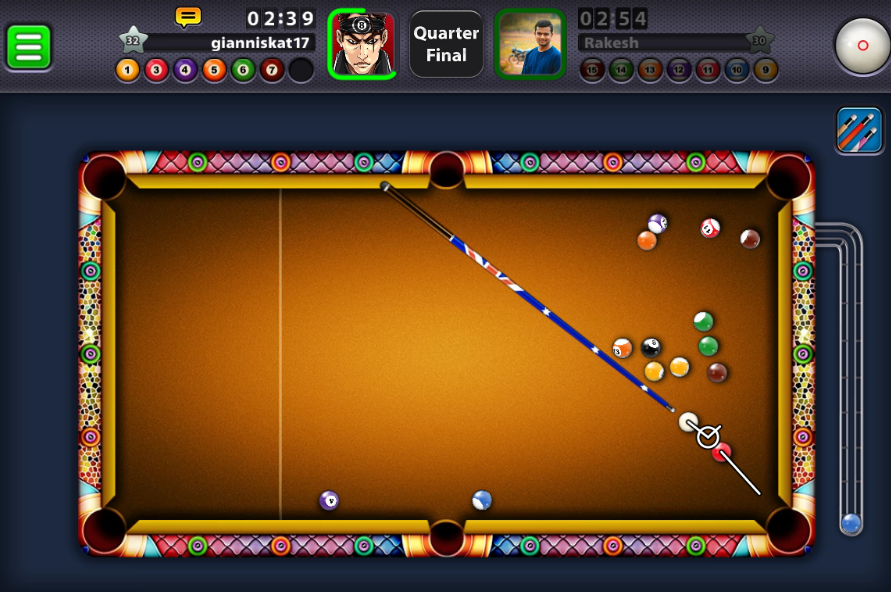
Task: View Rakesh's profile picture
Action: [530, 44]
